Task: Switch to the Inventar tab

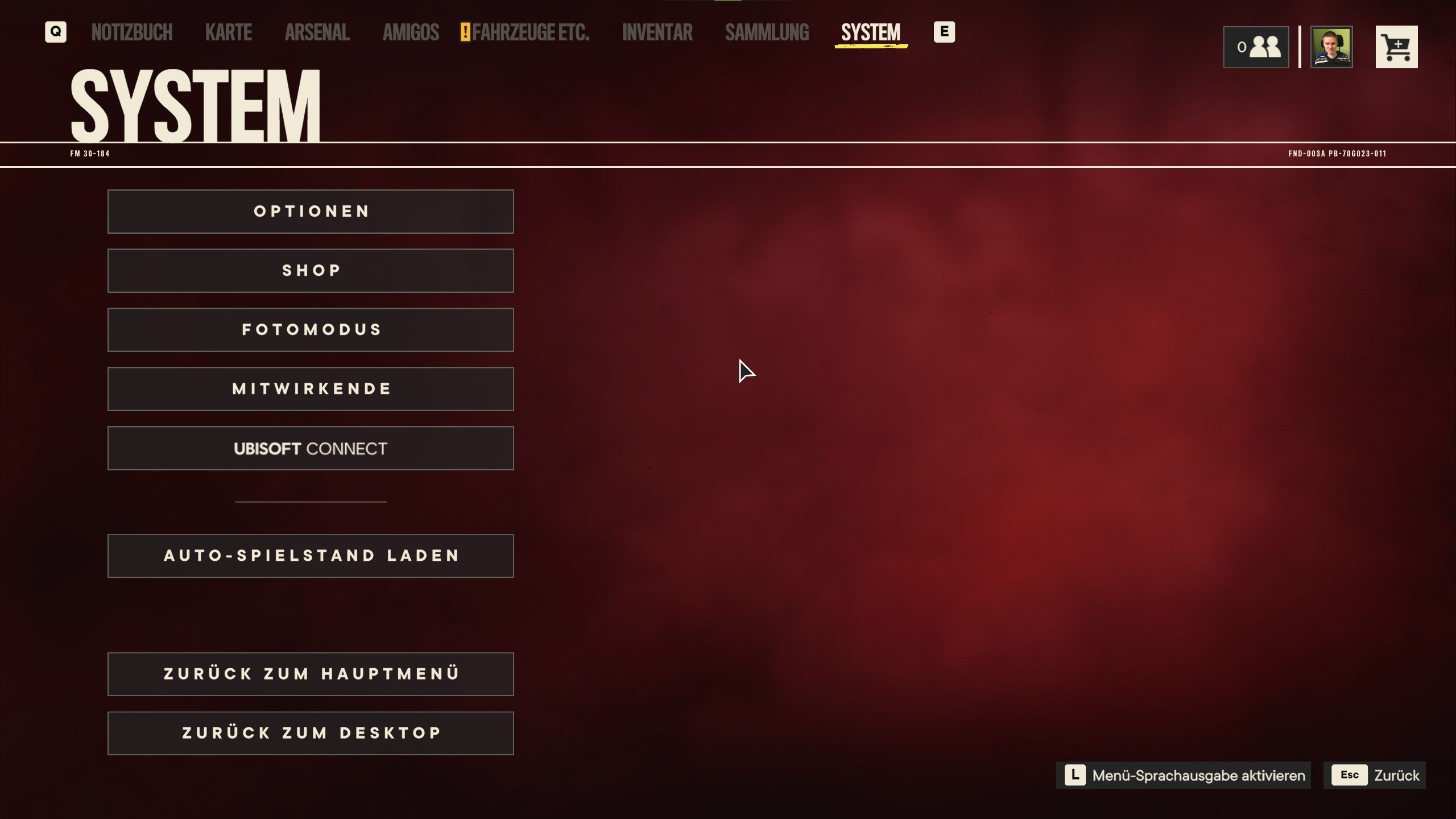Action: 657,32
